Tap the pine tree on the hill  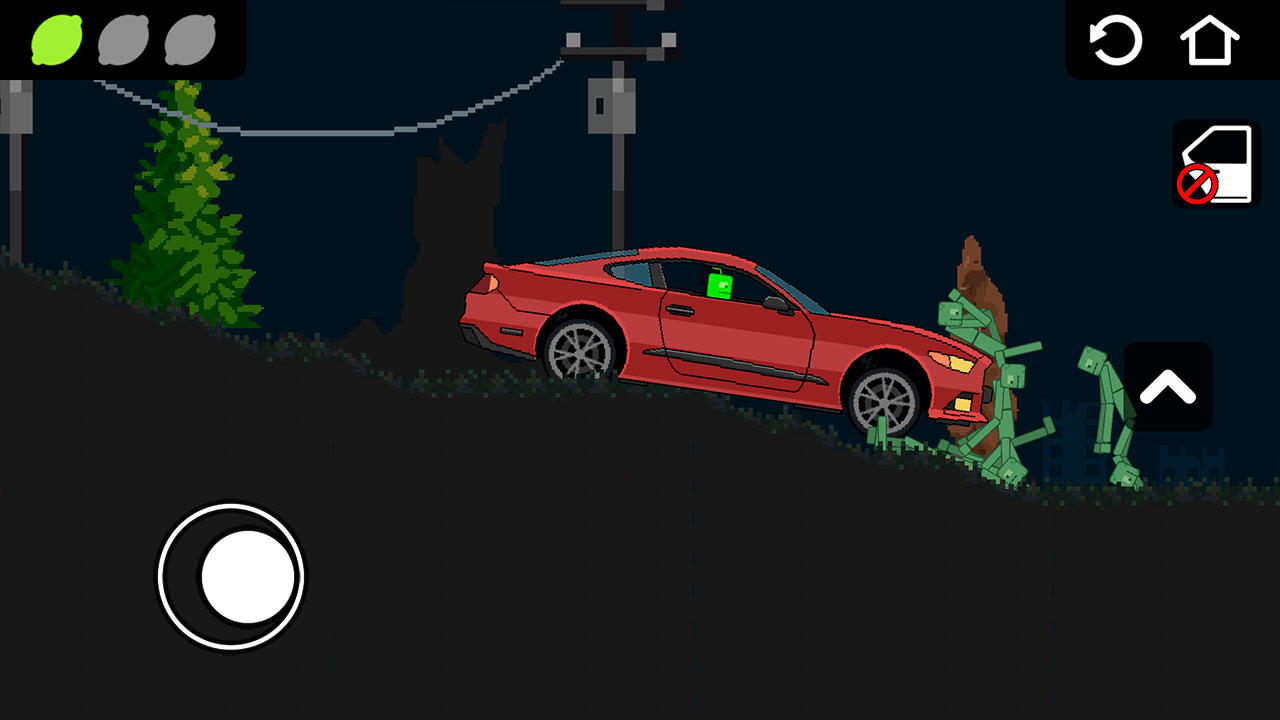click(180, 200)
